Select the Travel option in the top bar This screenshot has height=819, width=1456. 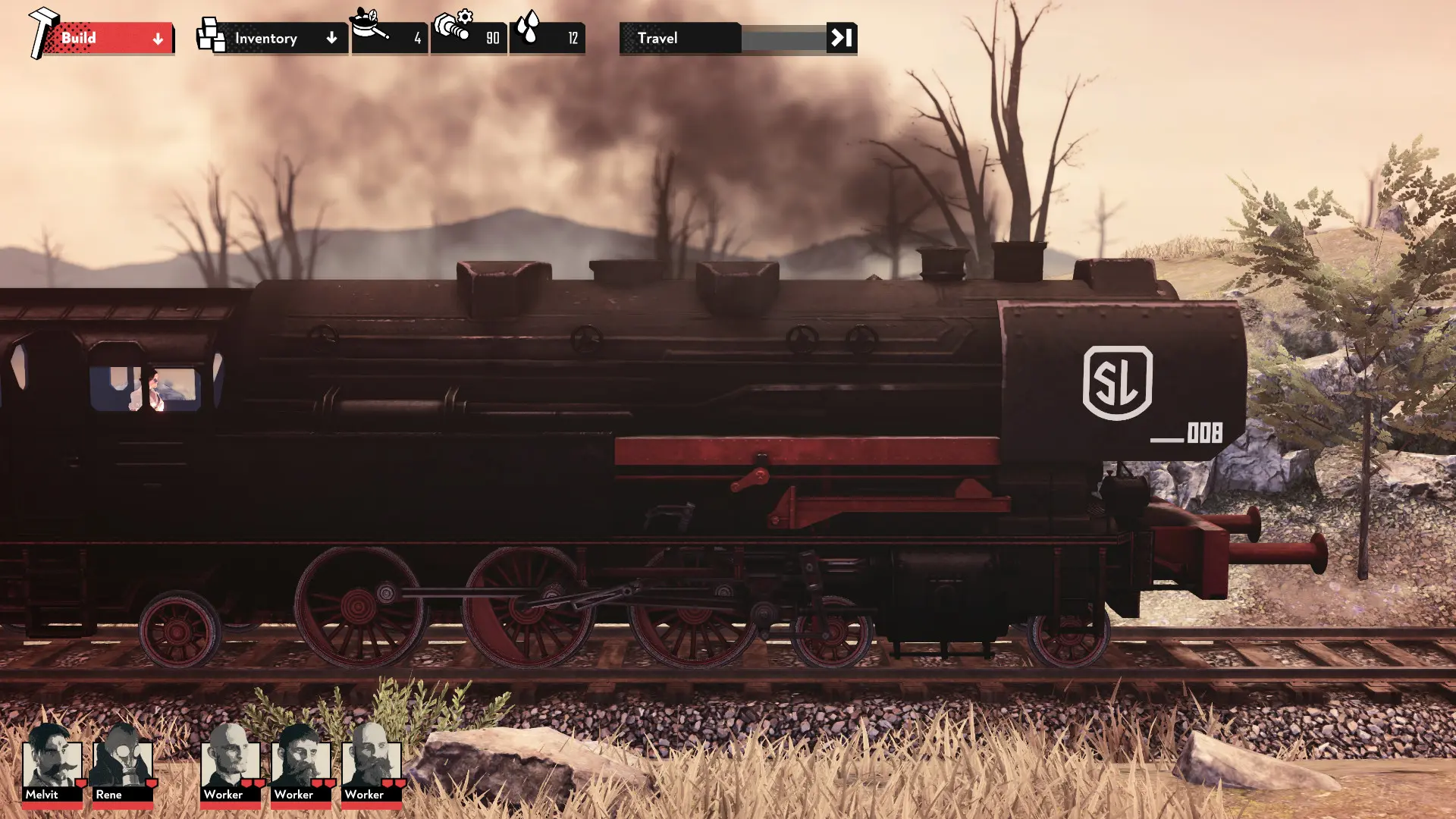pyautogui.click(x=658, y=38)
